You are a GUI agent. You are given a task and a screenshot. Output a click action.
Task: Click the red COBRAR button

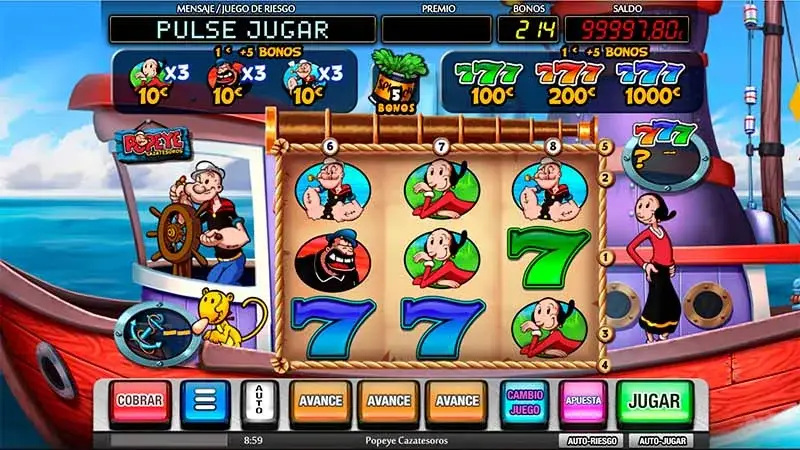coord(140,401)
